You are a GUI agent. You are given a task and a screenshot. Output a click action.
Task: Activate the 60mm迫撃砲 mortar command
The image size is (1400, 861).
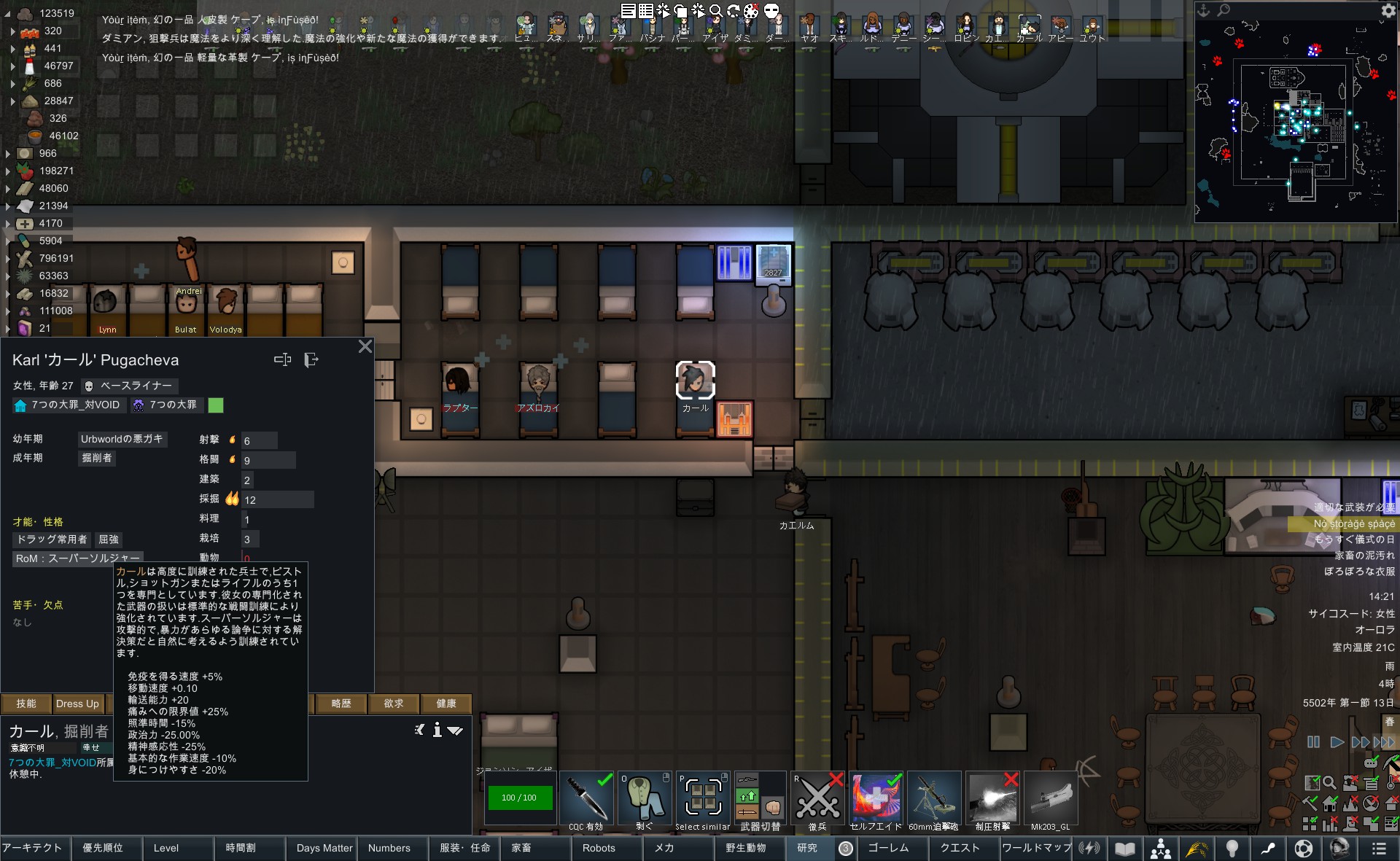(933, 800)
